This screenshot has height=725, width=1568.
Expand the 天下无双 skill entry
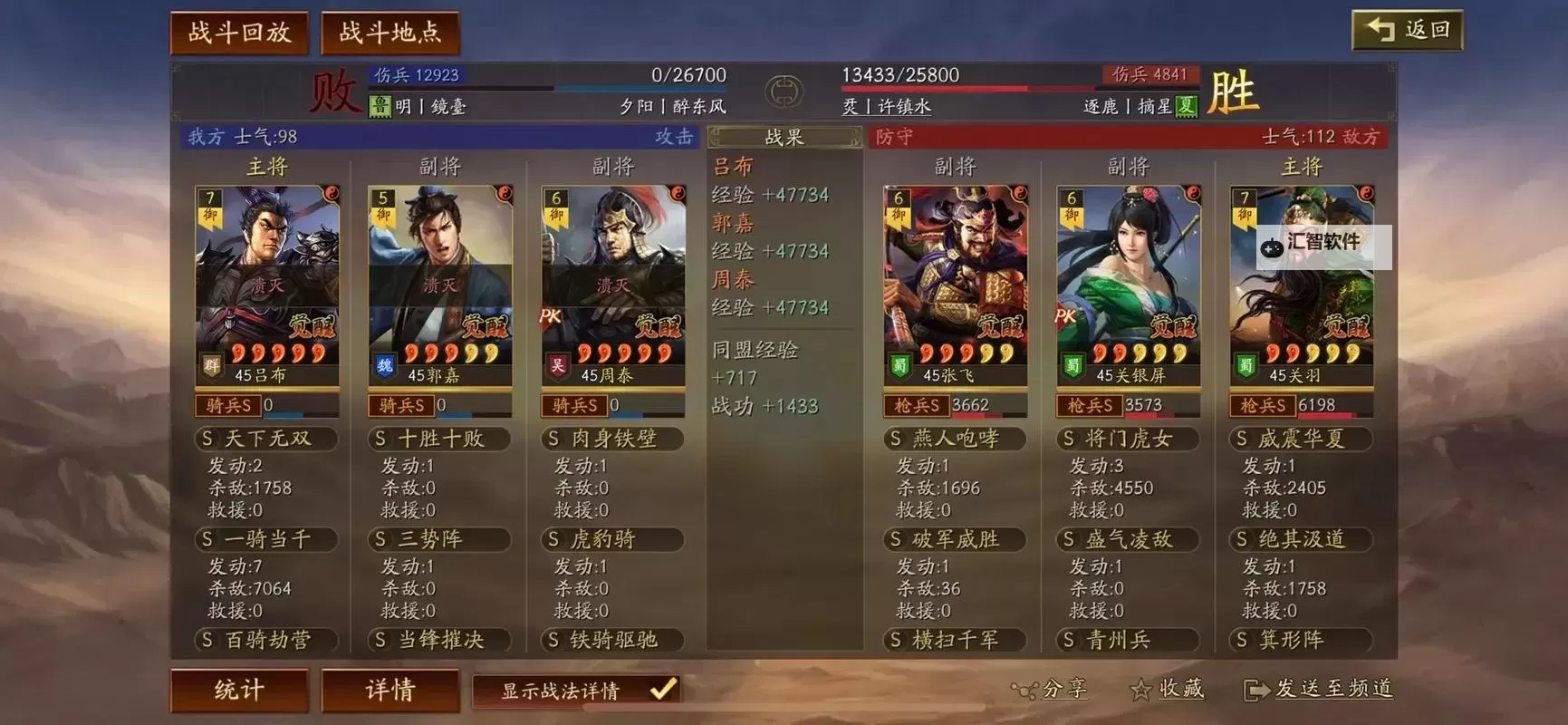coord(265,439)
